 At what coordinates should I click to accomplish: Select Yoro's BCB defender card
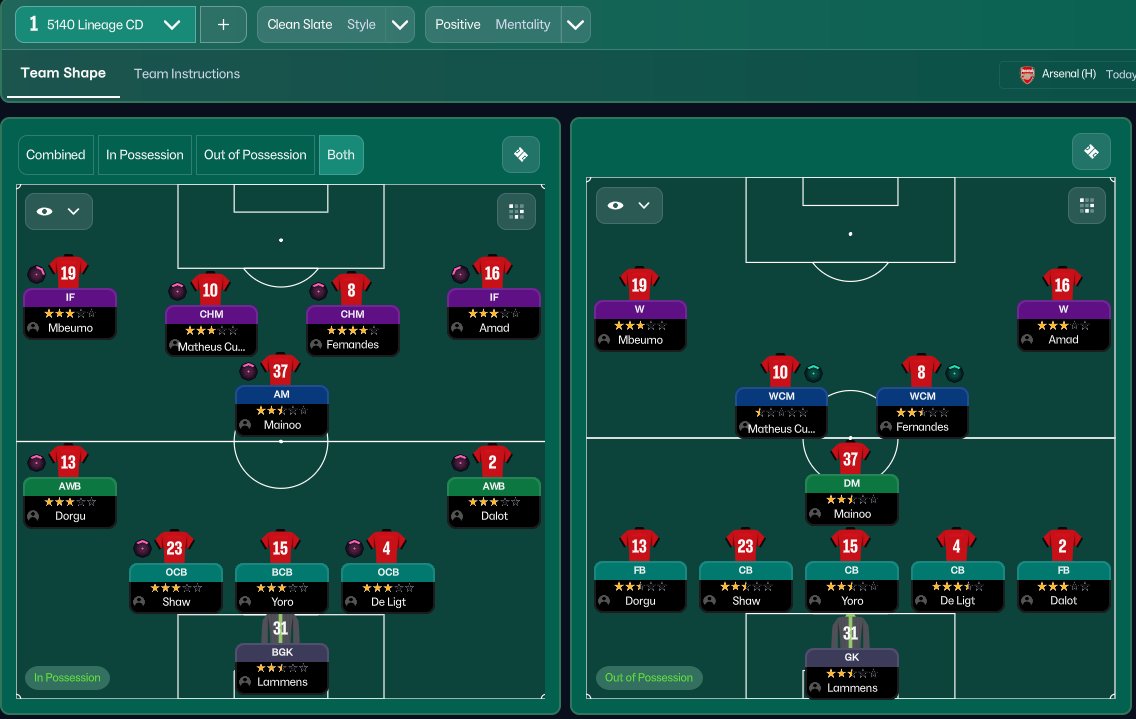point(282,587)
